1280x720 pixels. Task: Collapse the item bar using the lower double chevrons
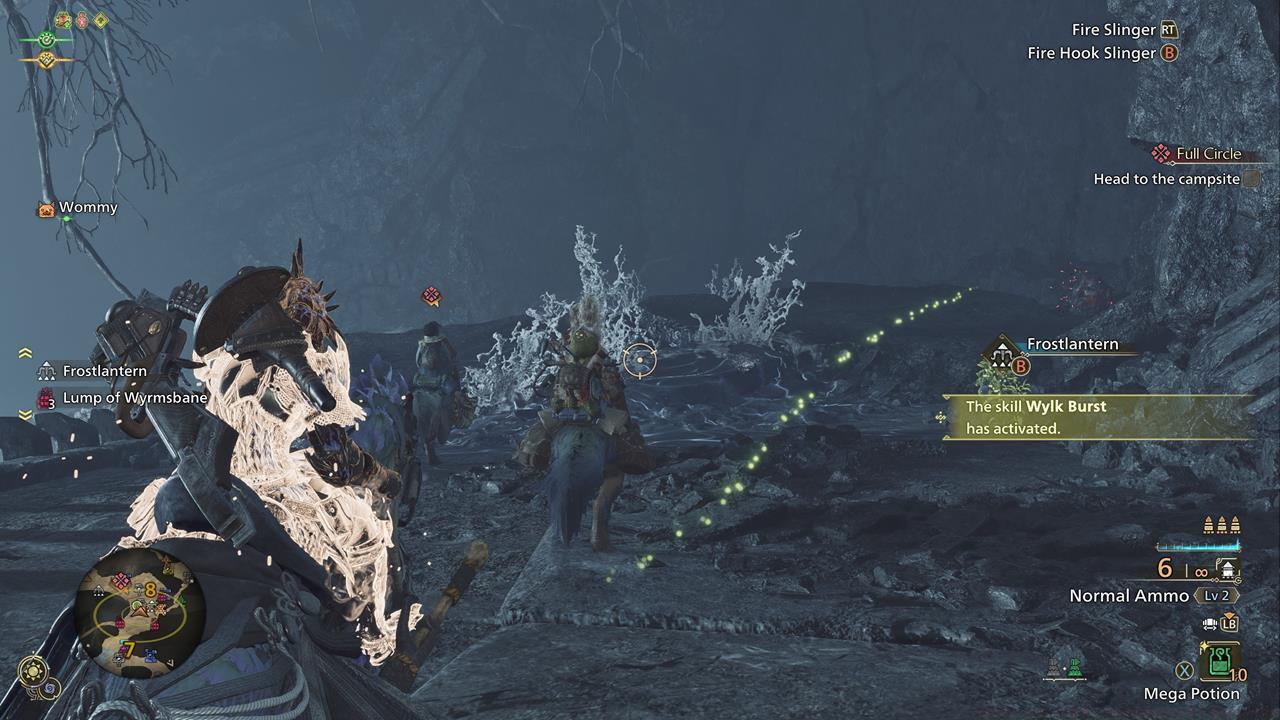(24, 414)
